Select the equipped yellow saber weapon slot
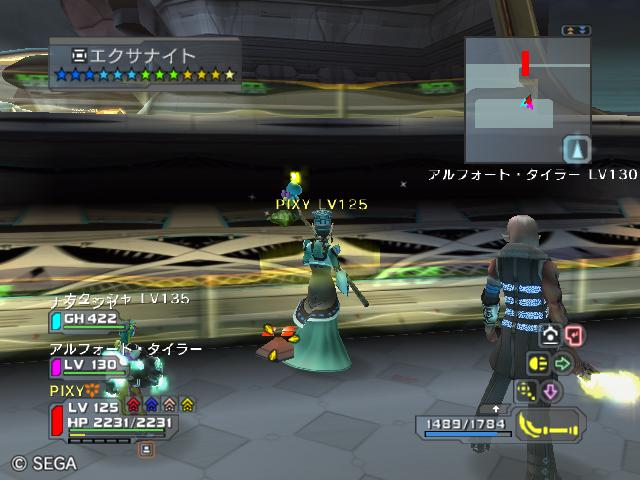Image resolution: width=640 pixels, height=480 pixels. (x=552, y=427)
